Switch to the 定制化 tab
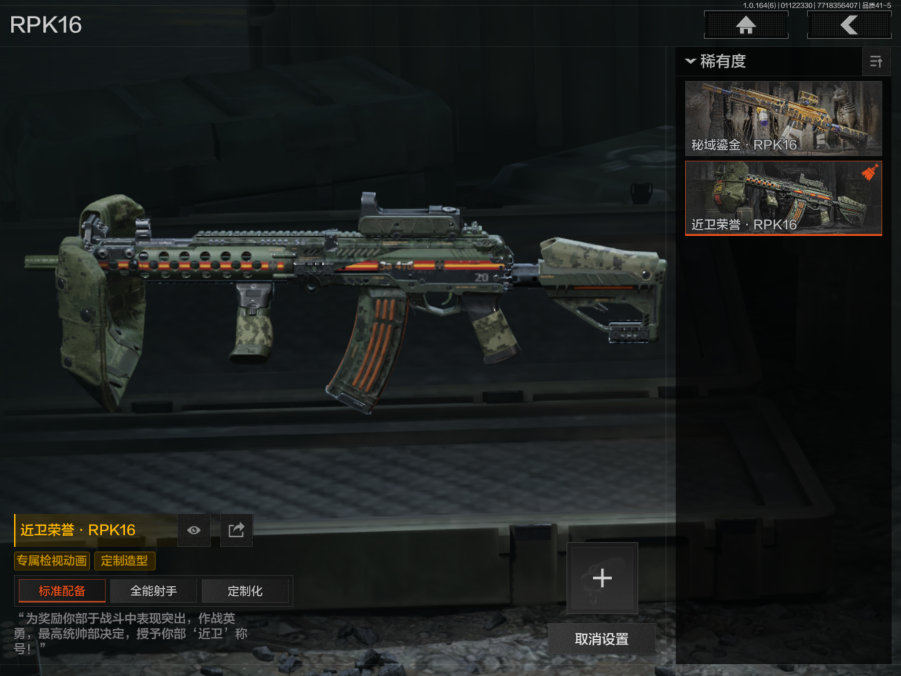This screenshot has height=676, width=901. point(245,591)
